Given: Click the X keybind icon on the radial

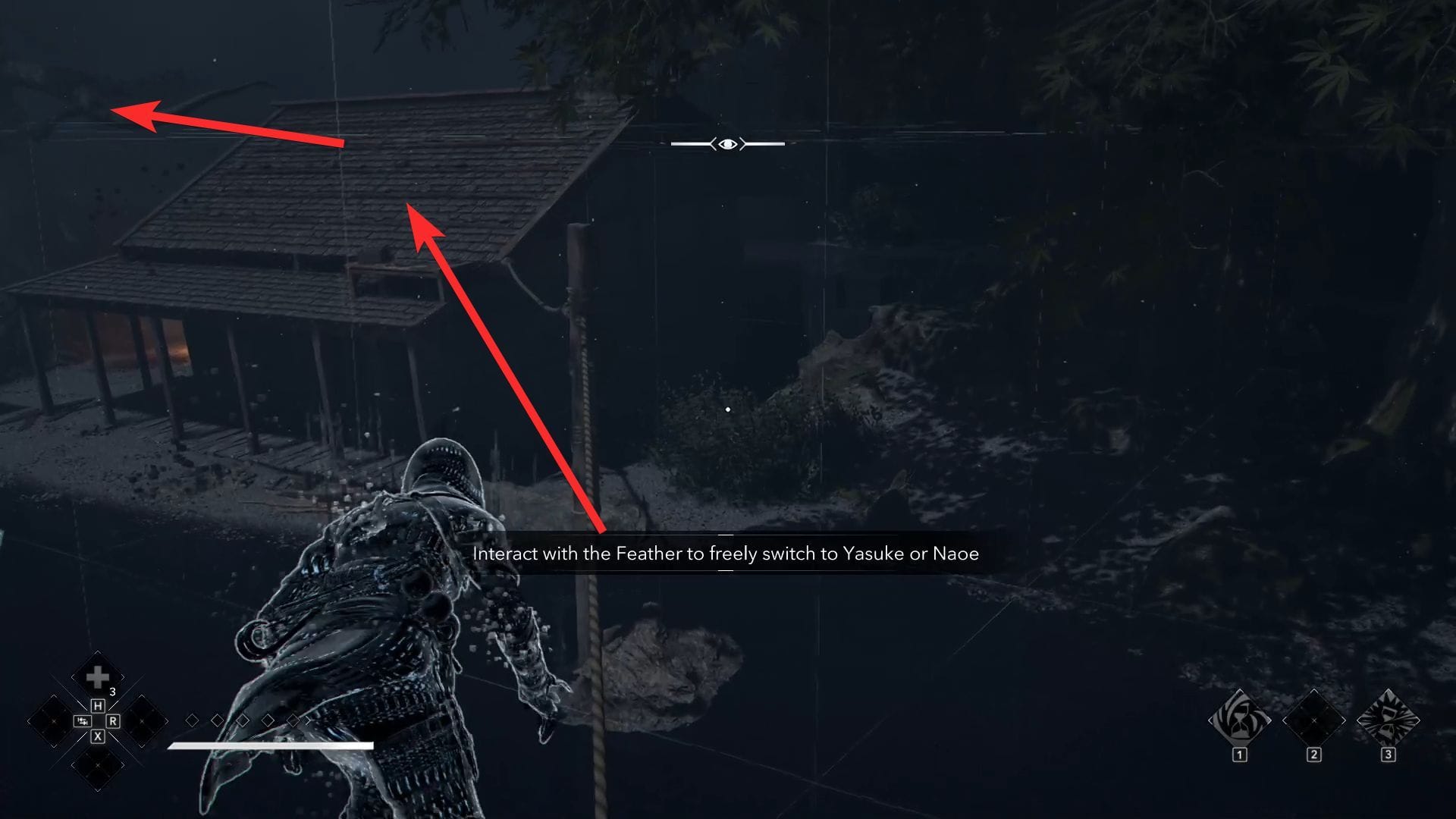Looking at the screenshot, I should pyautogui.click(x=97, y=736).
